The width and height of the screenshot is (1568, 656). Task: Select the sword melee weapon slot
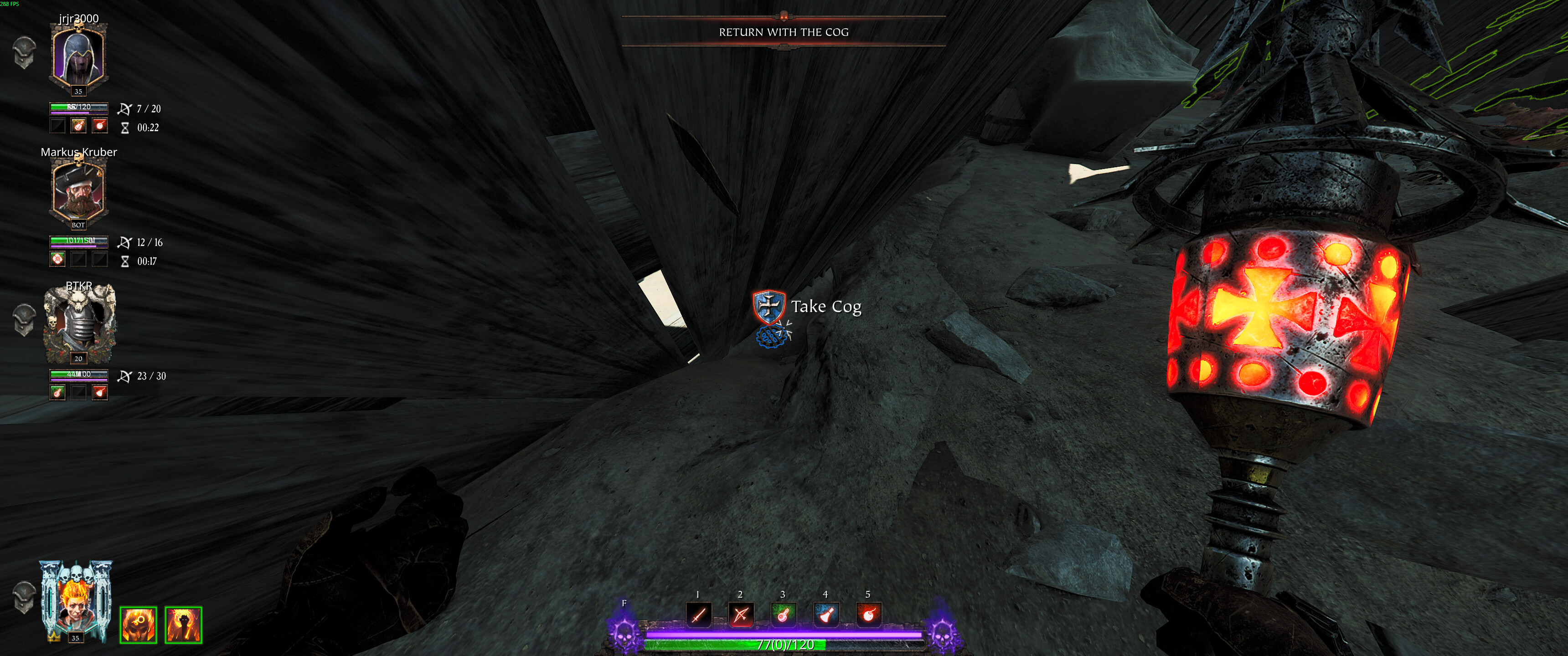pos(698,615)
